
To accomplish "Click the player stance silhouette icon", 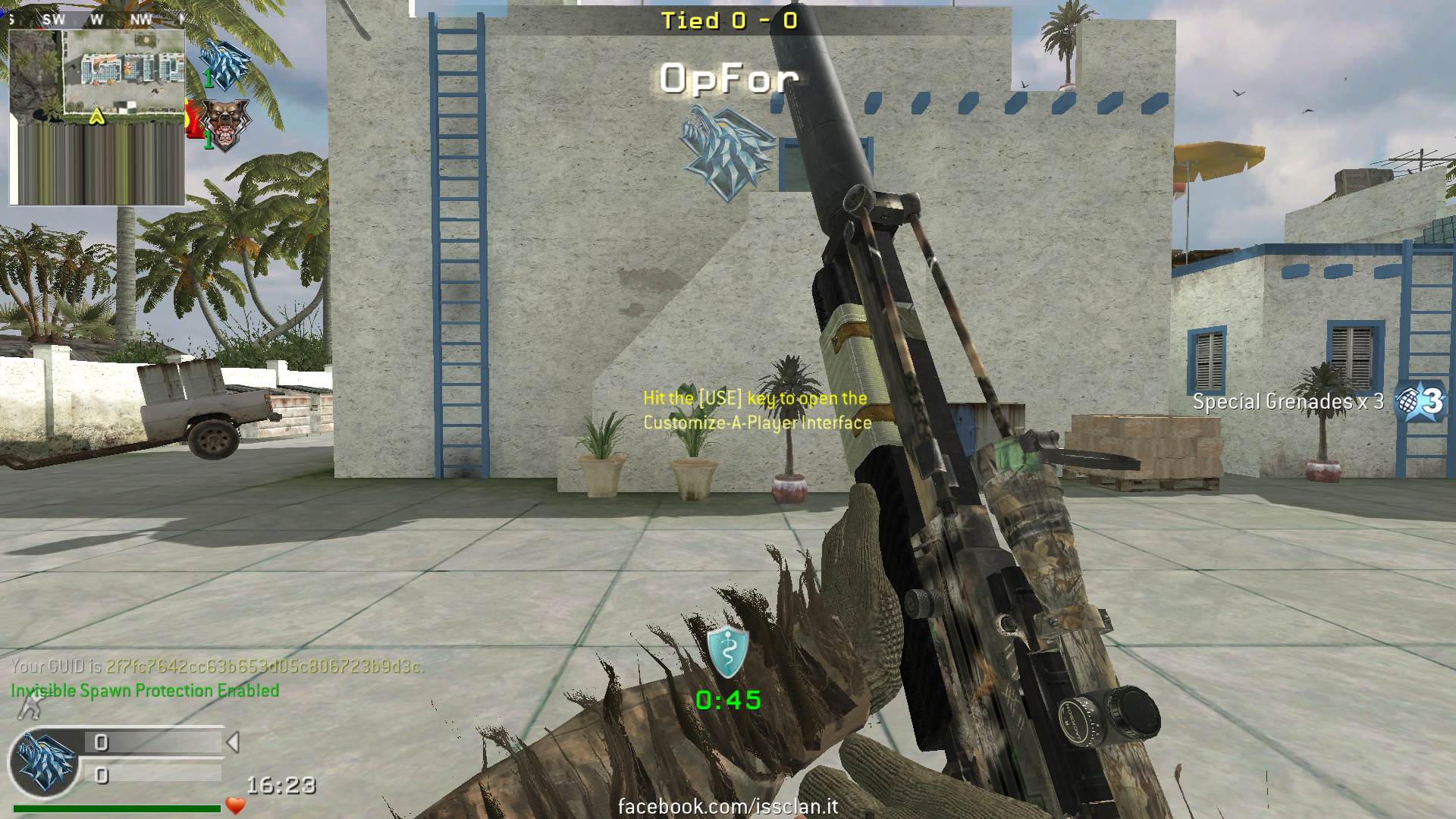I will [29, 708].
